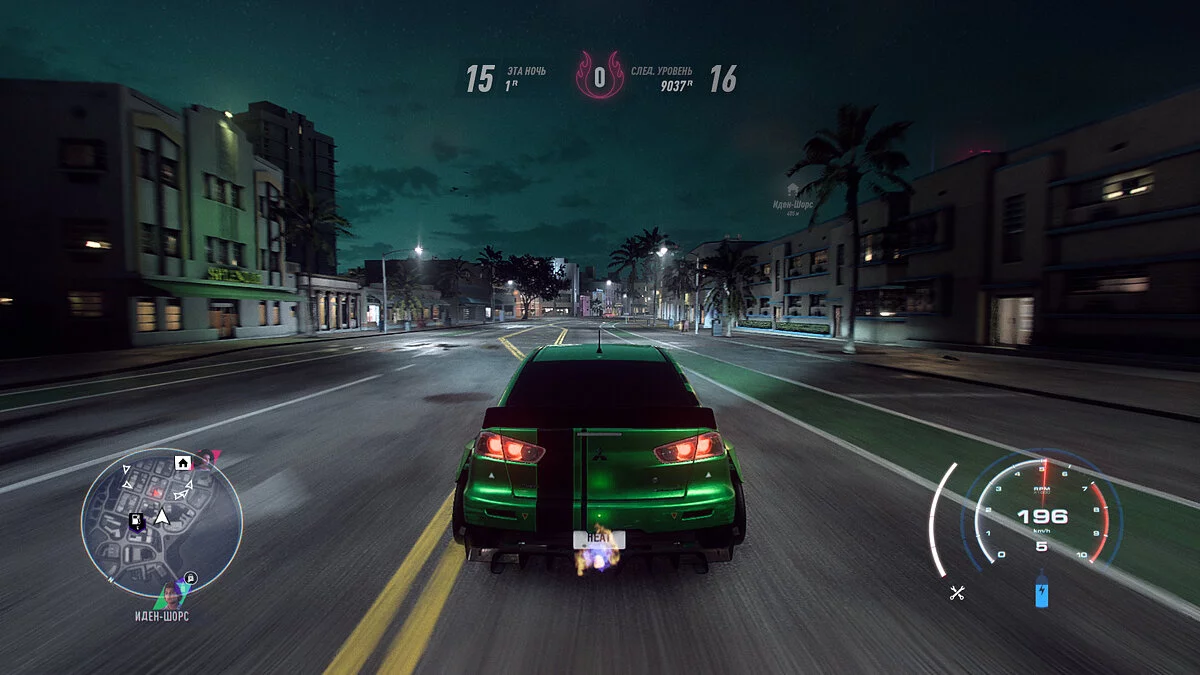The width and height of the screenshot is (1200, 675).
Task: Select the red marker on the minimap
Action: click(x=156, y=493)
